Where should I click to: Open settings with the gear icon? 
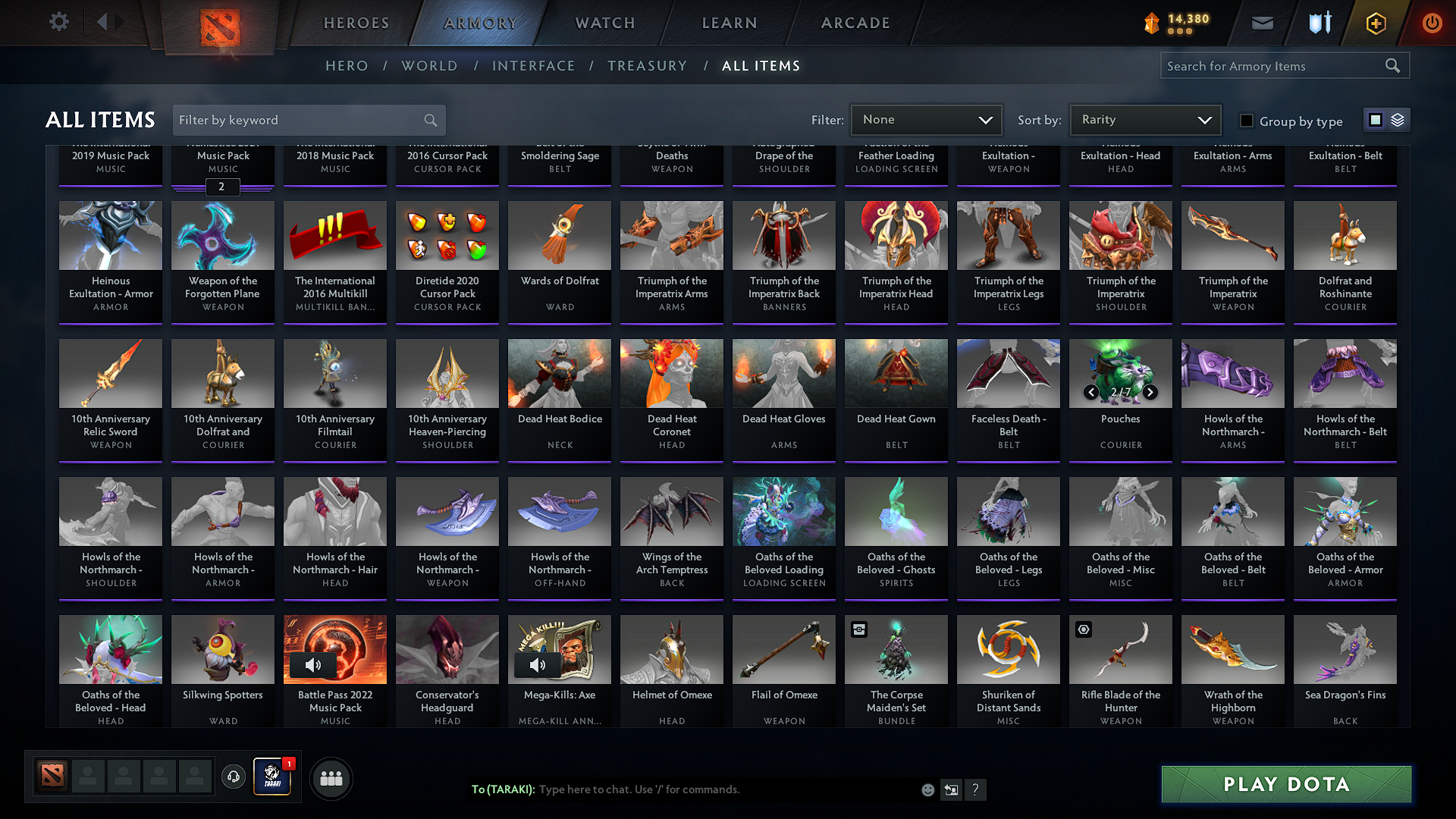(x=58, y=21)
